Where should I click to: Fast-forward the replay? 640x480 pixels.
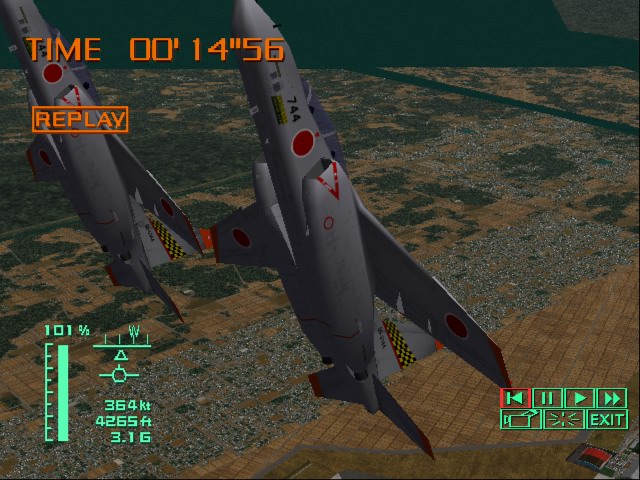pyautogui.click(x=611, y=398)
